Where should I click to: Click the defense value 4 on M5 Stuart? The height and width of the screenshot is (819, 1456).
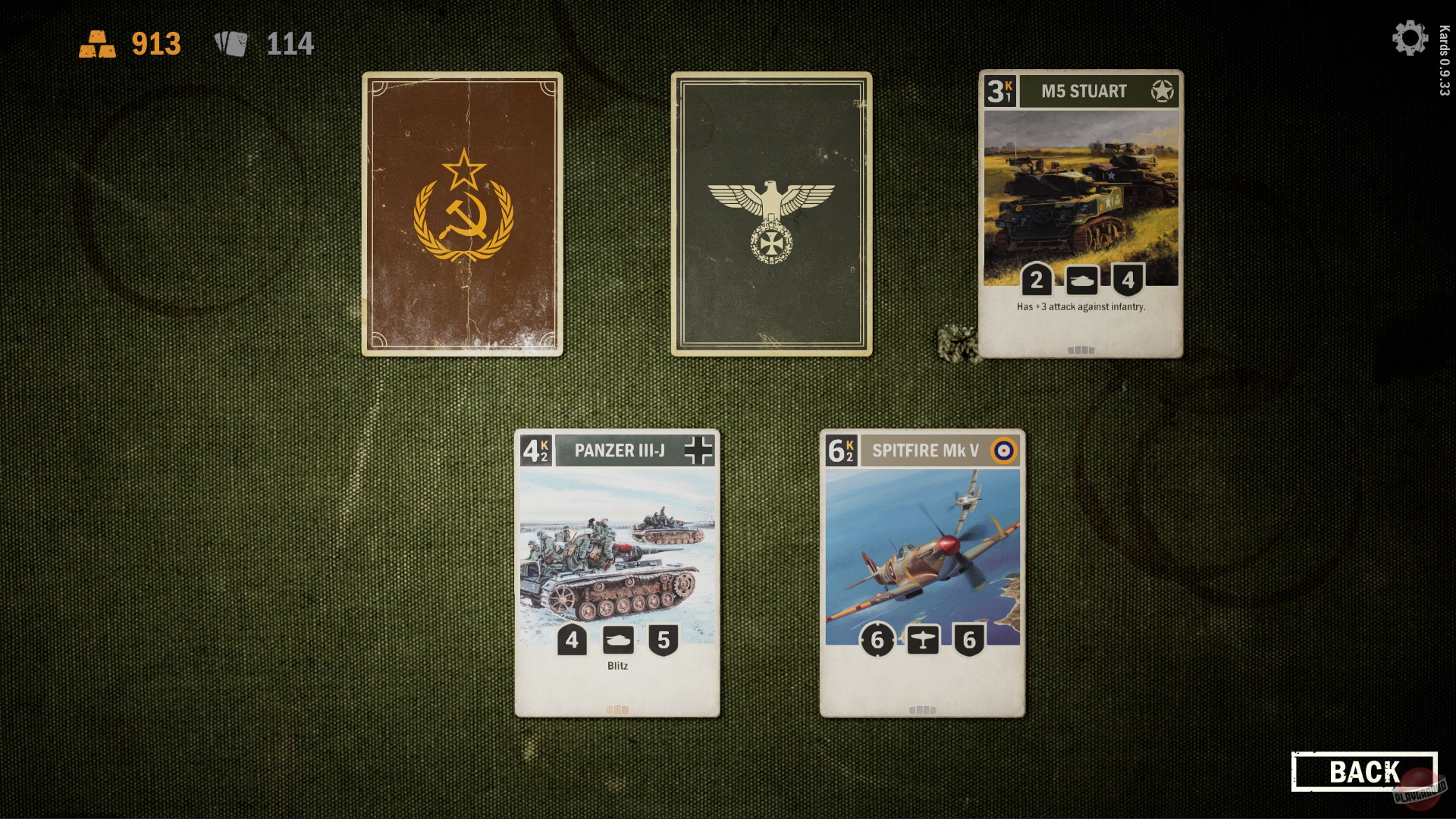tap(1128, 278)
